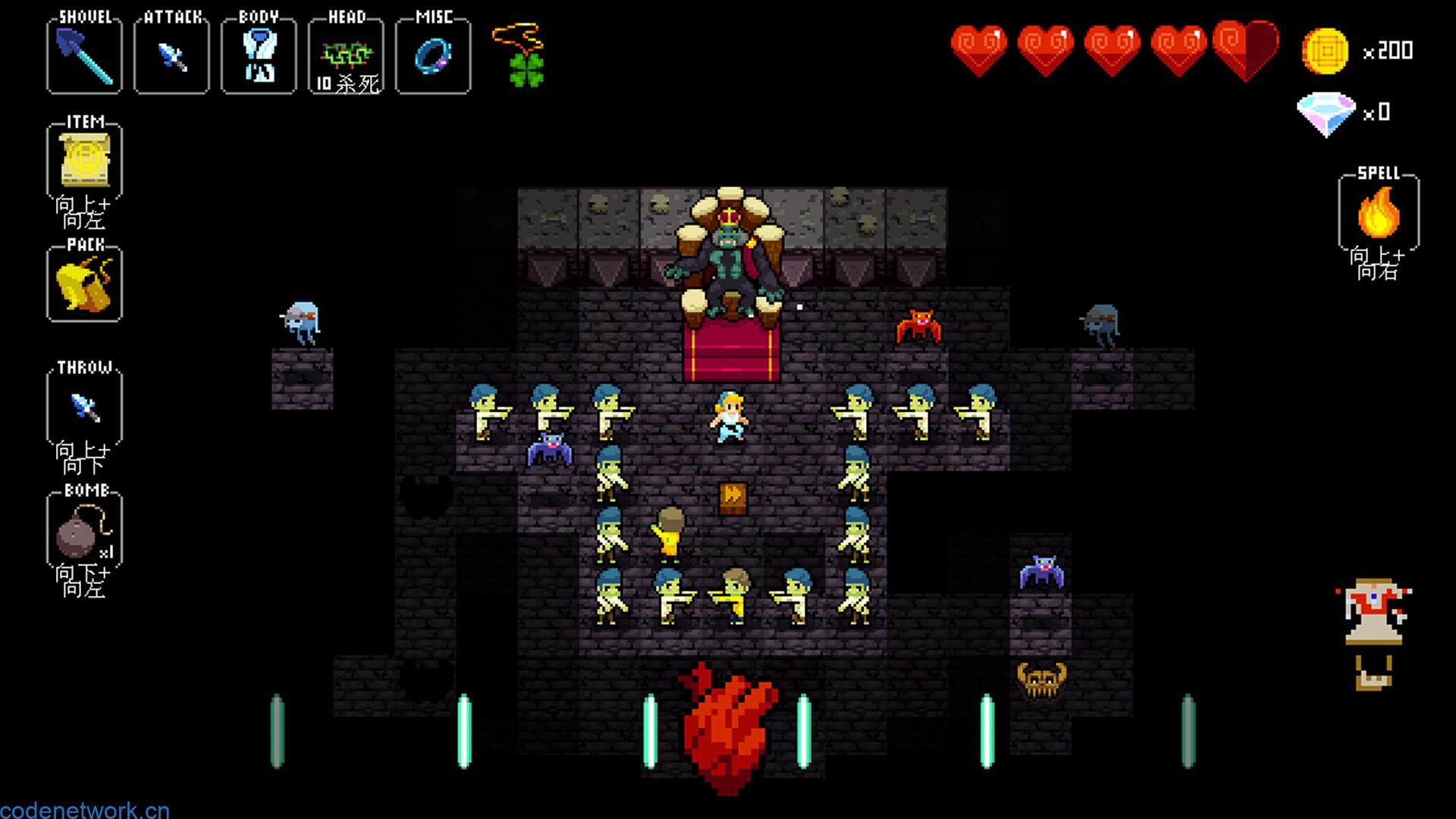The image size is (1456, 819).
Task: Click the ITEM panel label
Action: [86, 120]
